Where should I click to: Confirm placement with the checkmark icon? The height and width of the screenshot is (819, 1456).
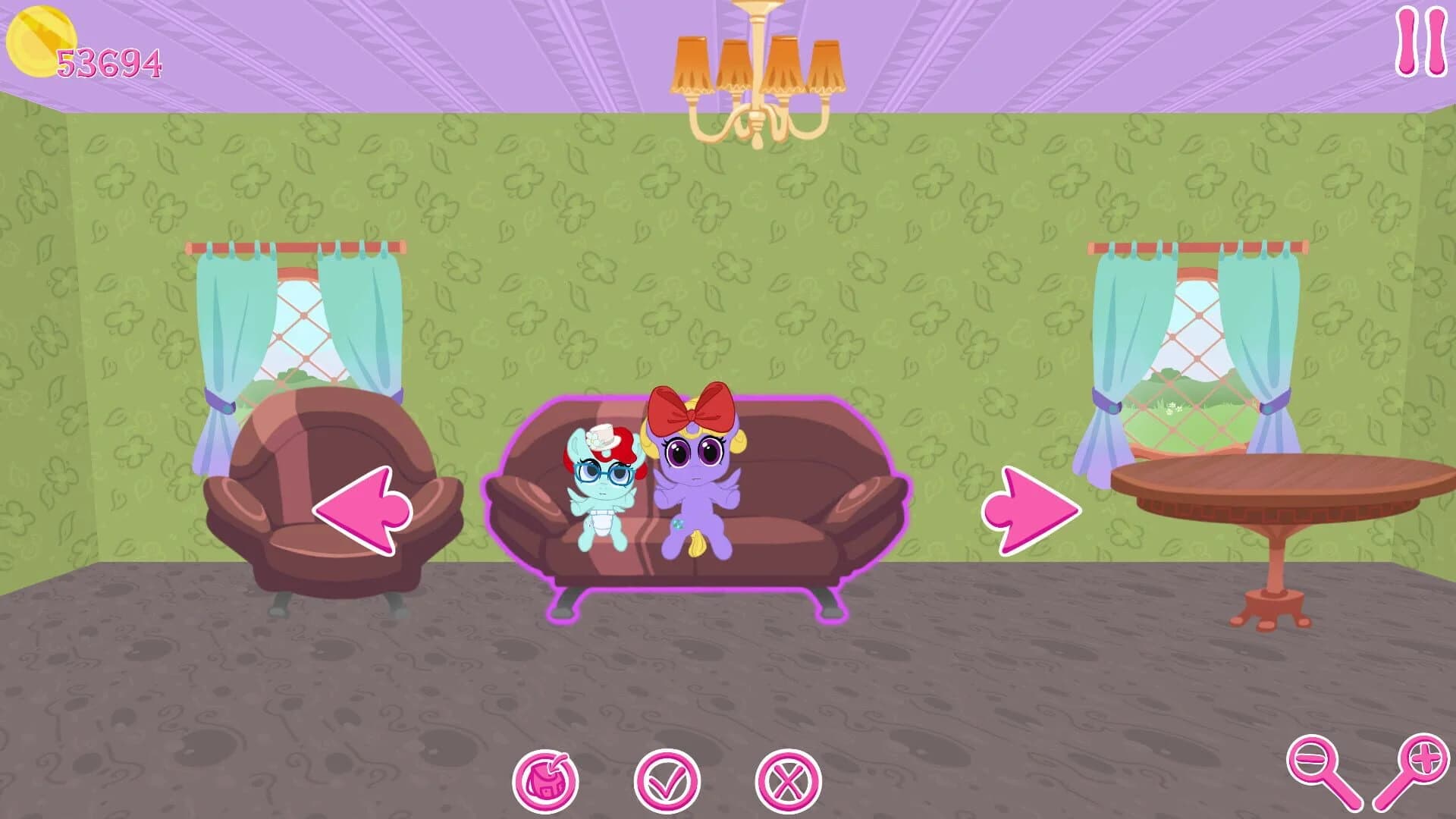[666, 777]
